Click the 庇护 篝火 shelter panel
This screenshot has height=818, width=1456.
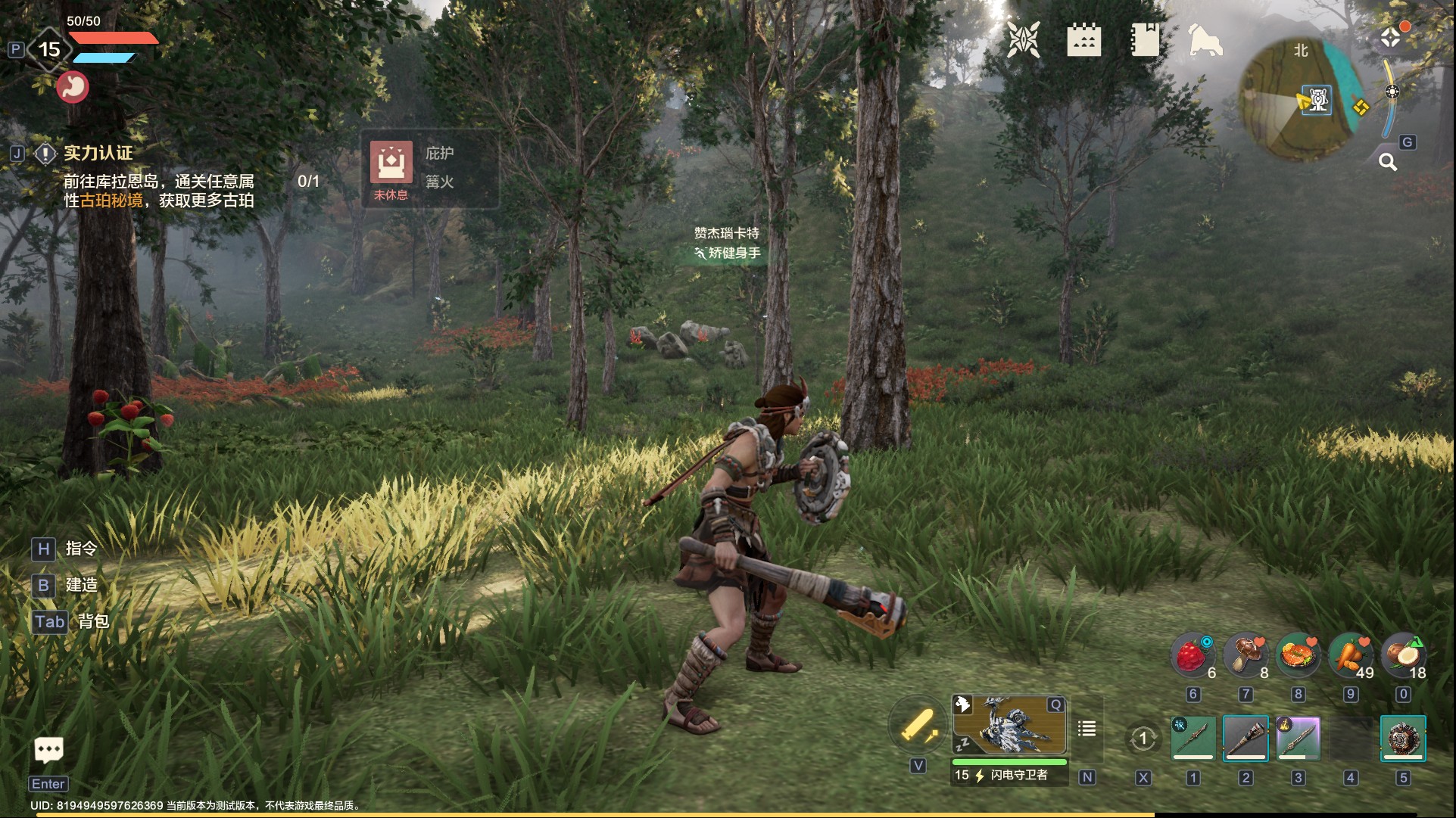(x=430, y=169)
